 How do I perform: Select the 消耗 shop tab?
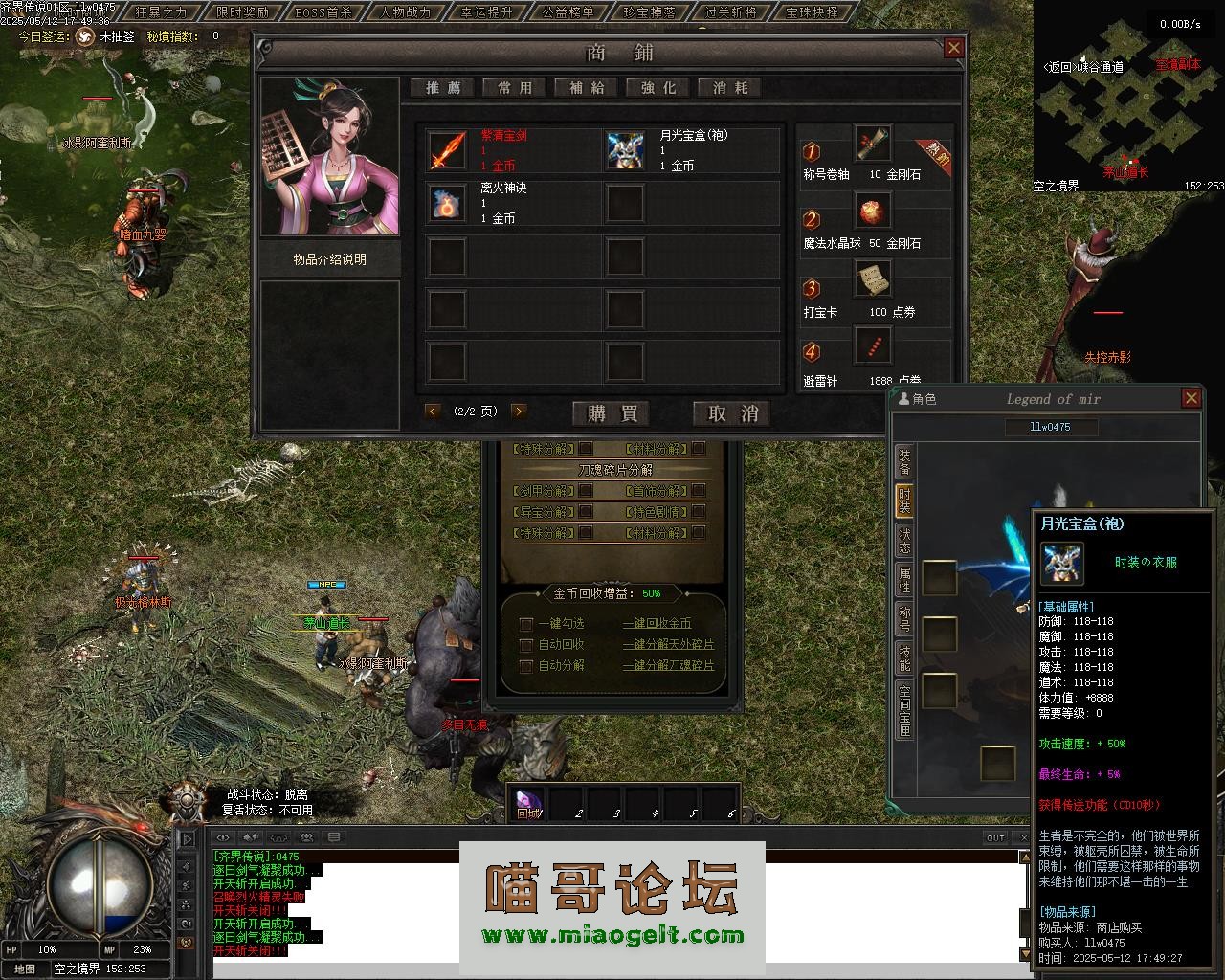[730, 88]
